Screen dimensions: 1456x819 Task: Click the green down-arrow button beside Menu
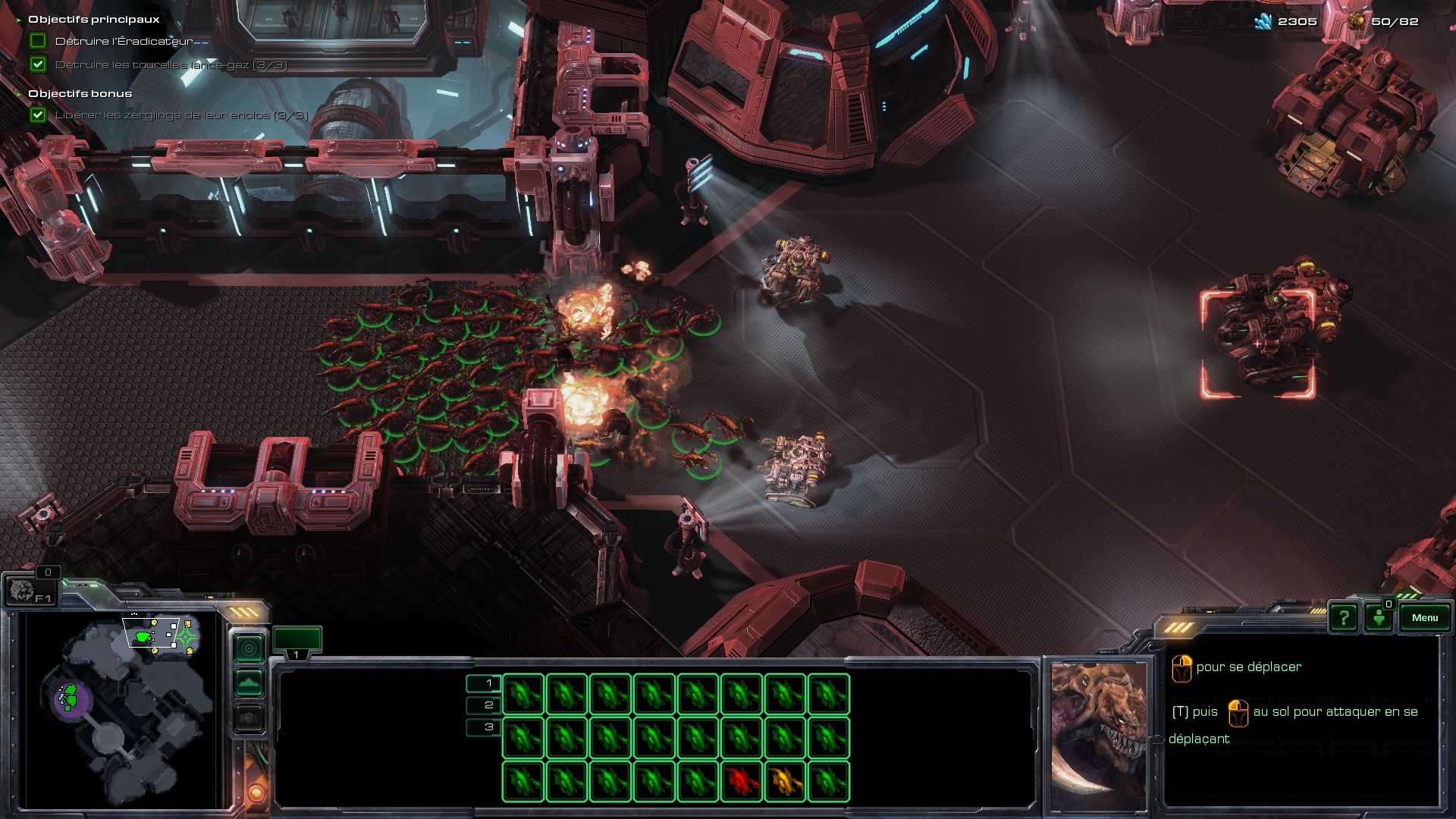click(x=1379, y=617)
